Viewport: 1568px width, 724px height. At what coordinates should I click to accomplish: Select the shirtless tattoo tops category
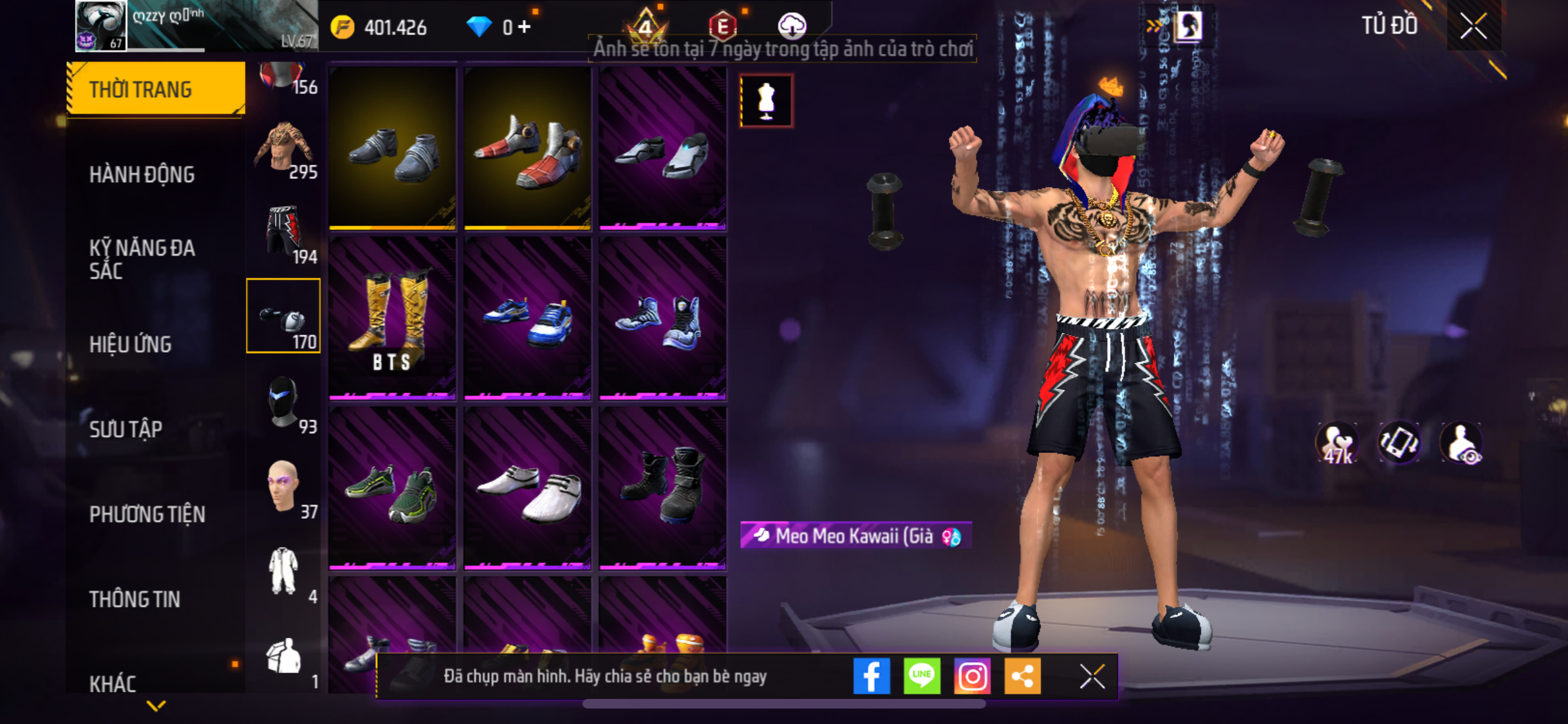pyautogui.click(x=283, y=150)
